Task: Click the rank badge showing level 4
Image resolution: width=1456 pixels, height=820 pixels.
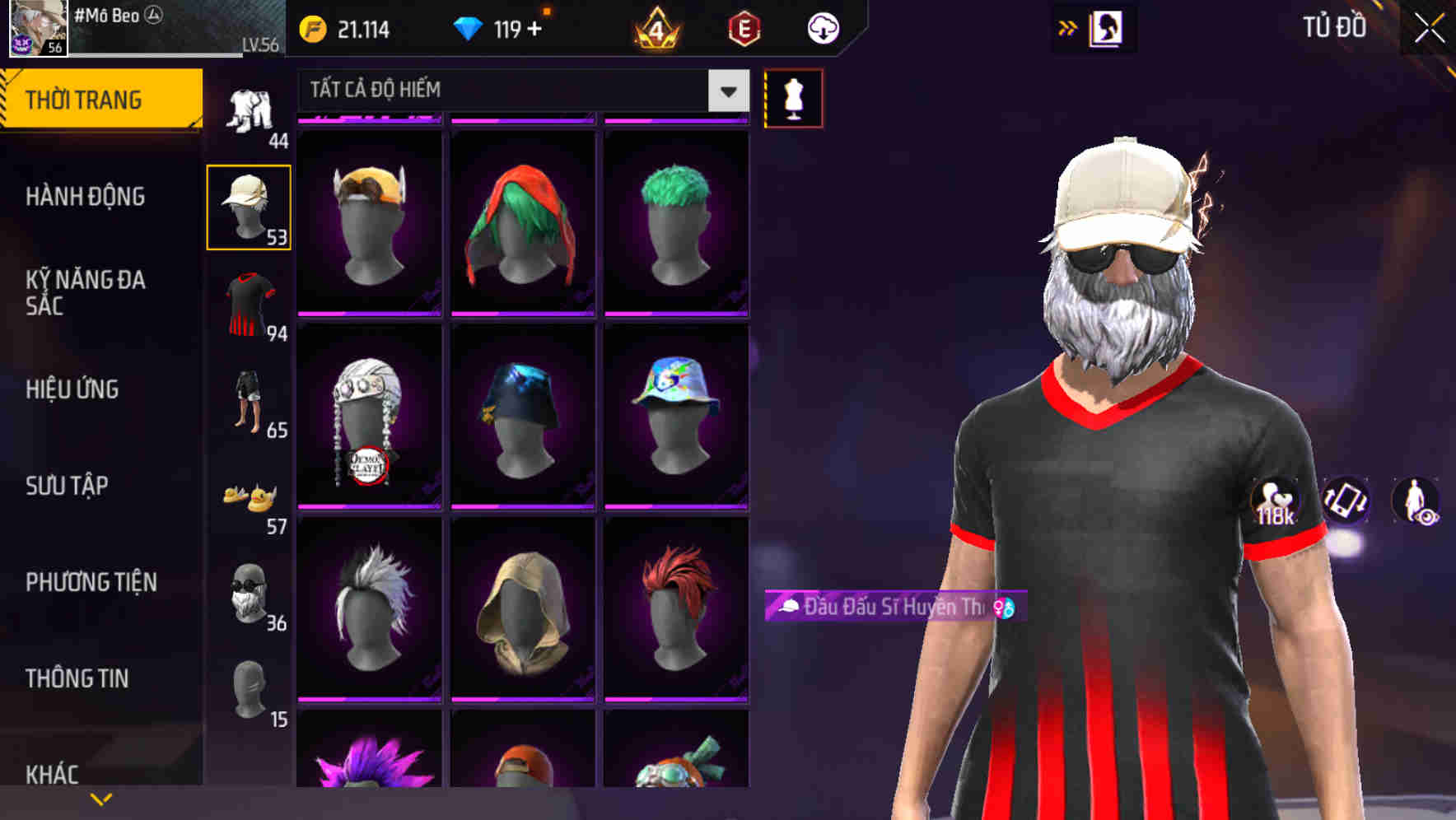Action: [655, 27]
